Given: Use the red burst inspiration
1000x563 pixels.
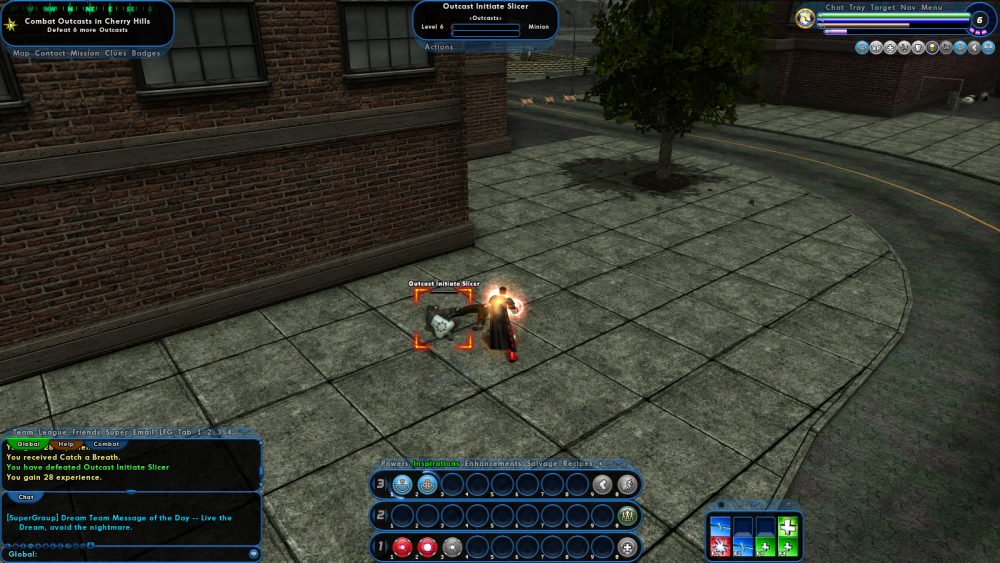Looking at the screenshot, I should [x=718, y=546].
